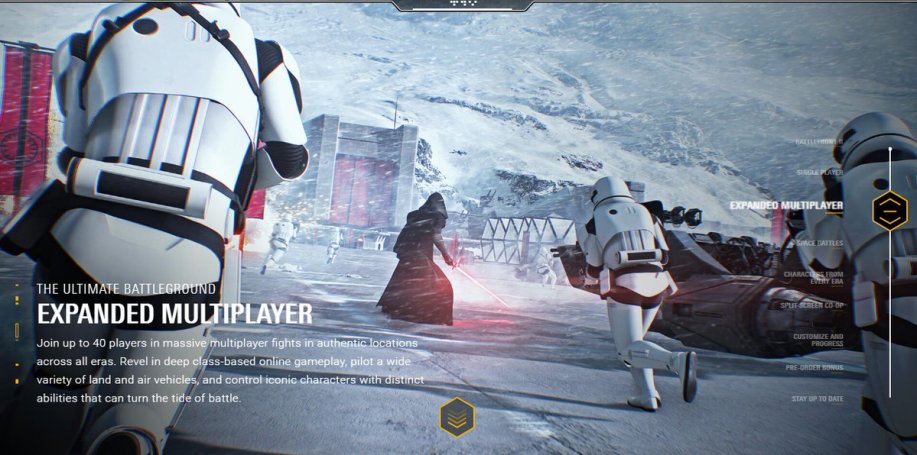Select the Expanded Multiplayer nav entry

coord(786,206)
